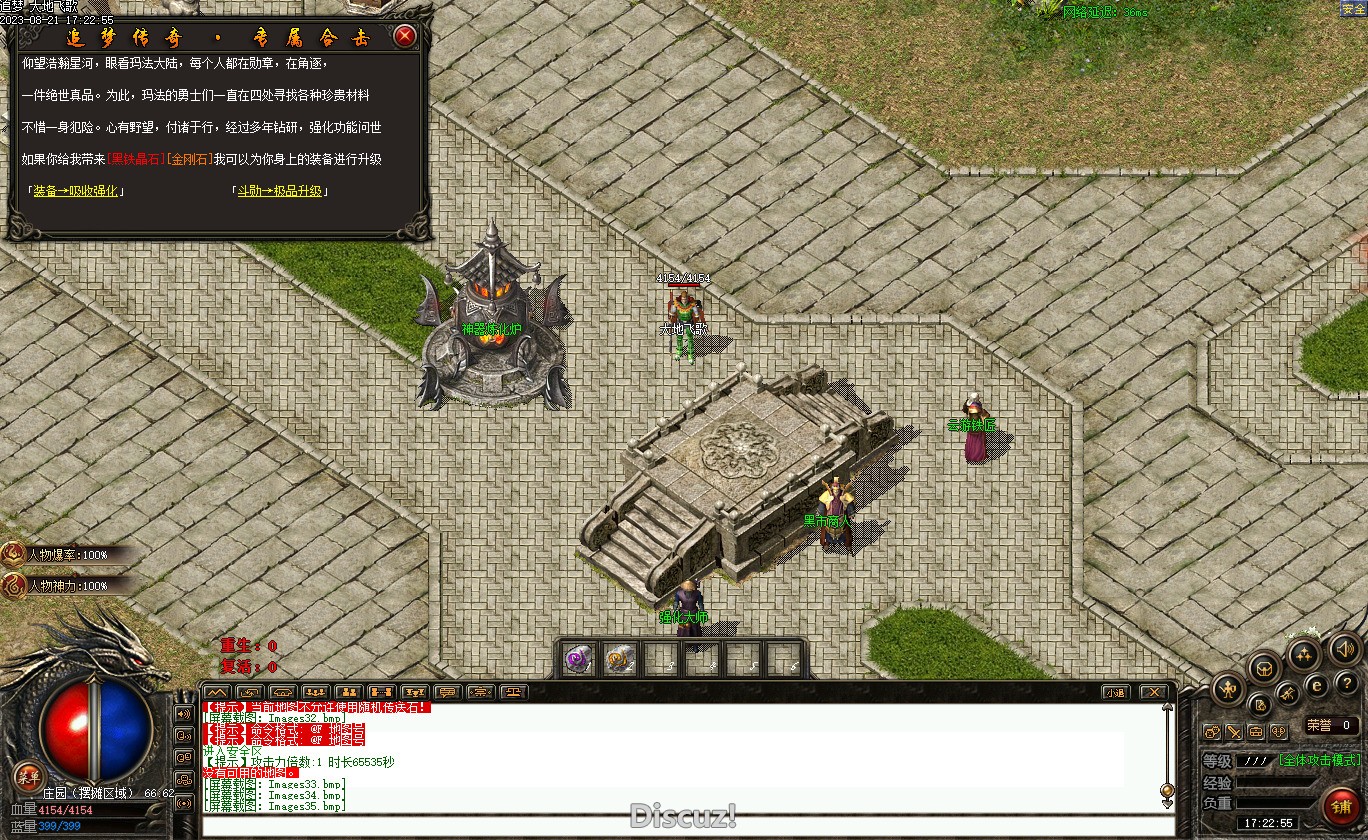Toggle the small speaker button beside the orb
Screen dimensions: 1368x840
point(184,714)
